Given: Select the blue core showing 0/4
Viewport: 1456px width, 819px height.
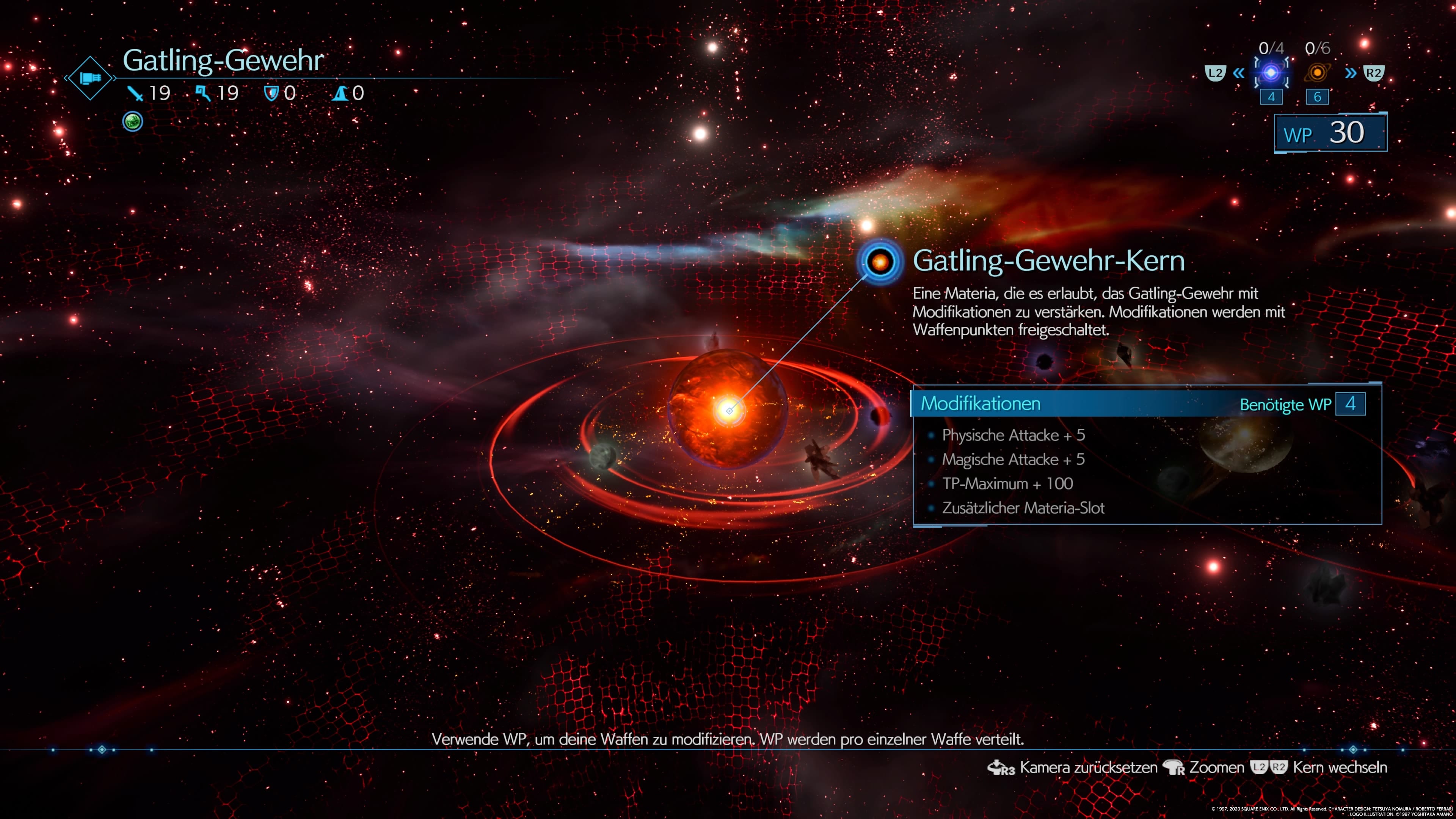Looking at the screenshot, I should coord(1271,72).
